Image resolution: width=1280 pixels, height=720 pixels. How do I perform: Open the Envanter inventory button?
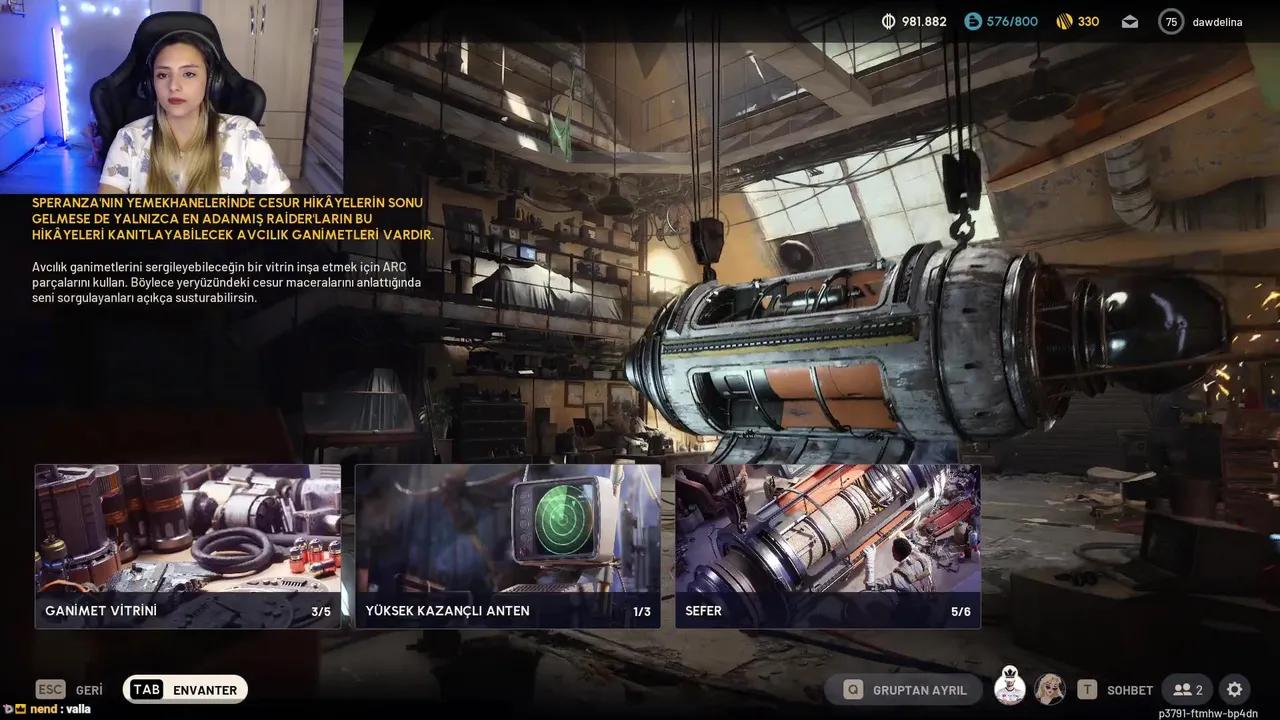[185, 689]
